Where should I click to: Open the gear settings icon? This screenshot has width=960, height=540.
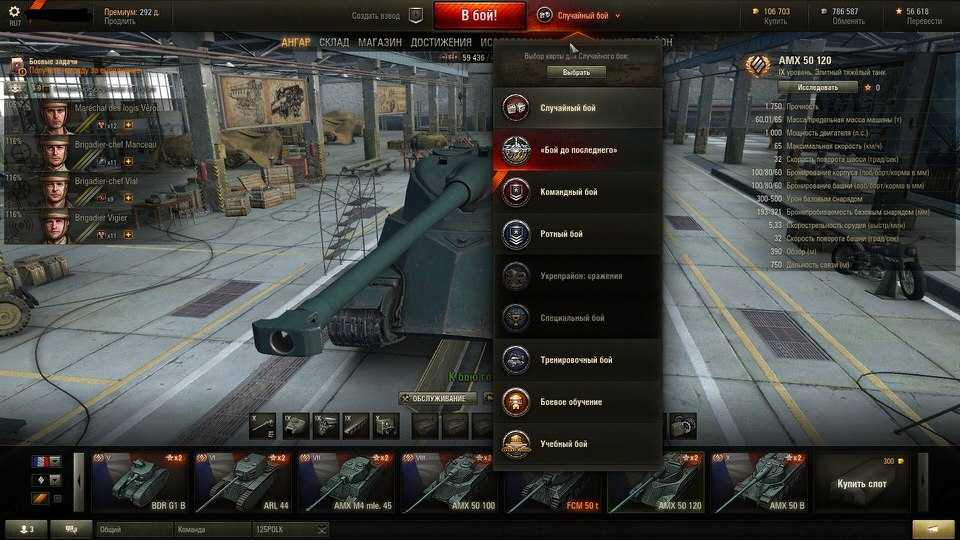14,12
